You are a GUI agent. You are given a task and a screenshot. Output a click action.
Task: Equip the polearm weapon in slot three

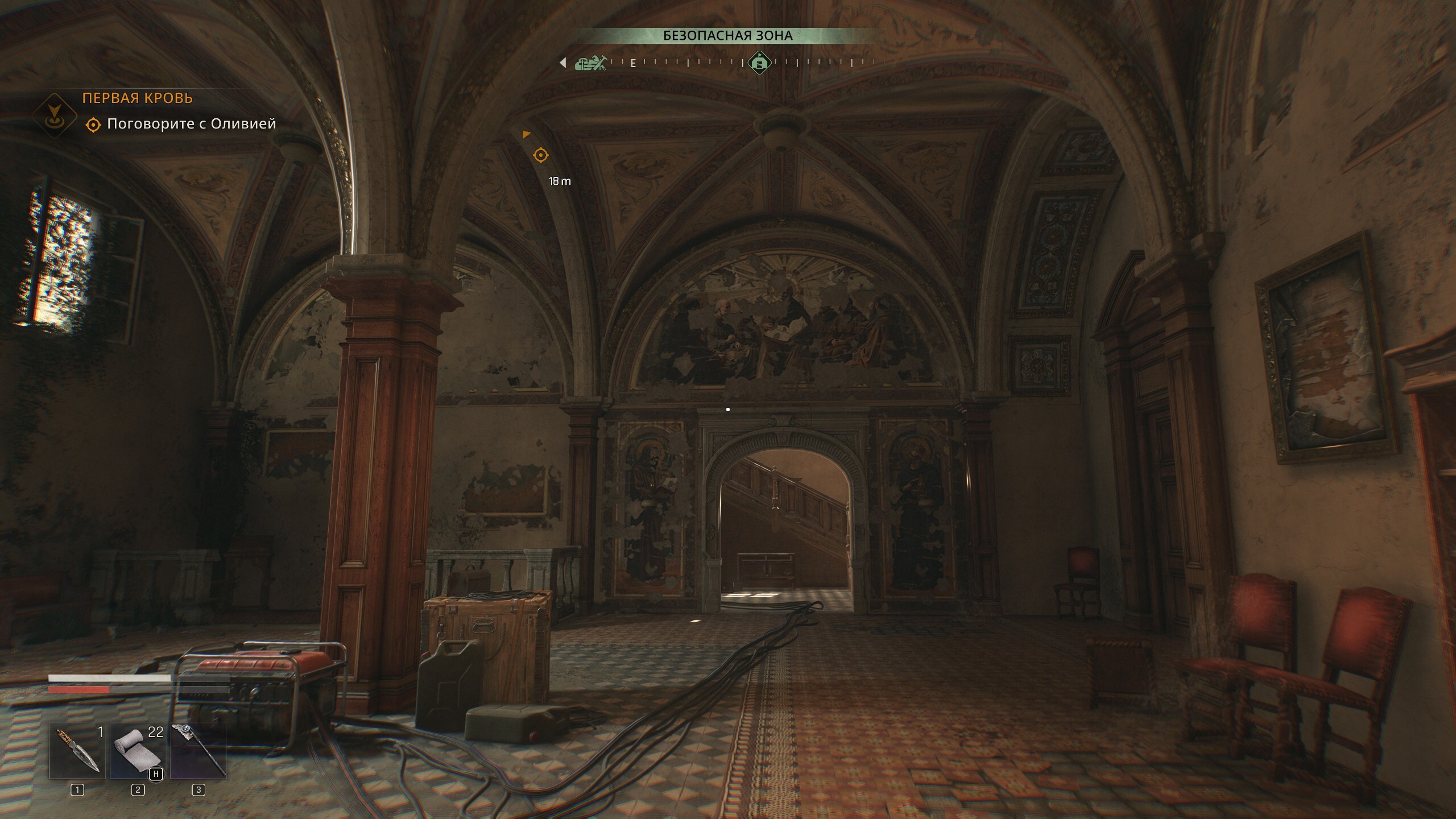(198, 750)
